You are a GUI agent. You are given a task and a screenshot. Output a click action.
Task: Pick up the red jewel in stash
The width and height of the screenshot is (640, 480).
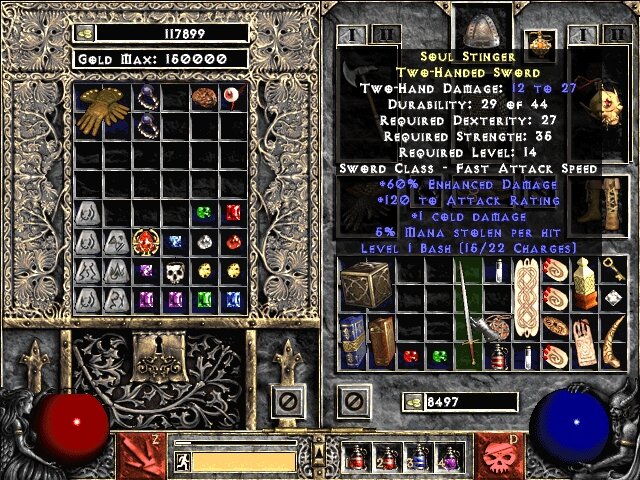(147, 242)
